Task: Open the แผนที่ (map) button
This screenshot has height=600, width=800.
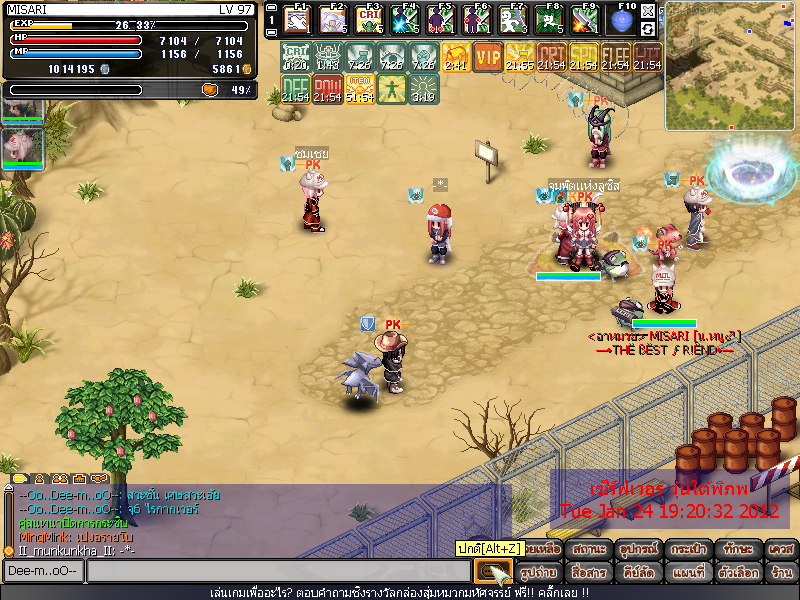Action: (x=686, y=573)
